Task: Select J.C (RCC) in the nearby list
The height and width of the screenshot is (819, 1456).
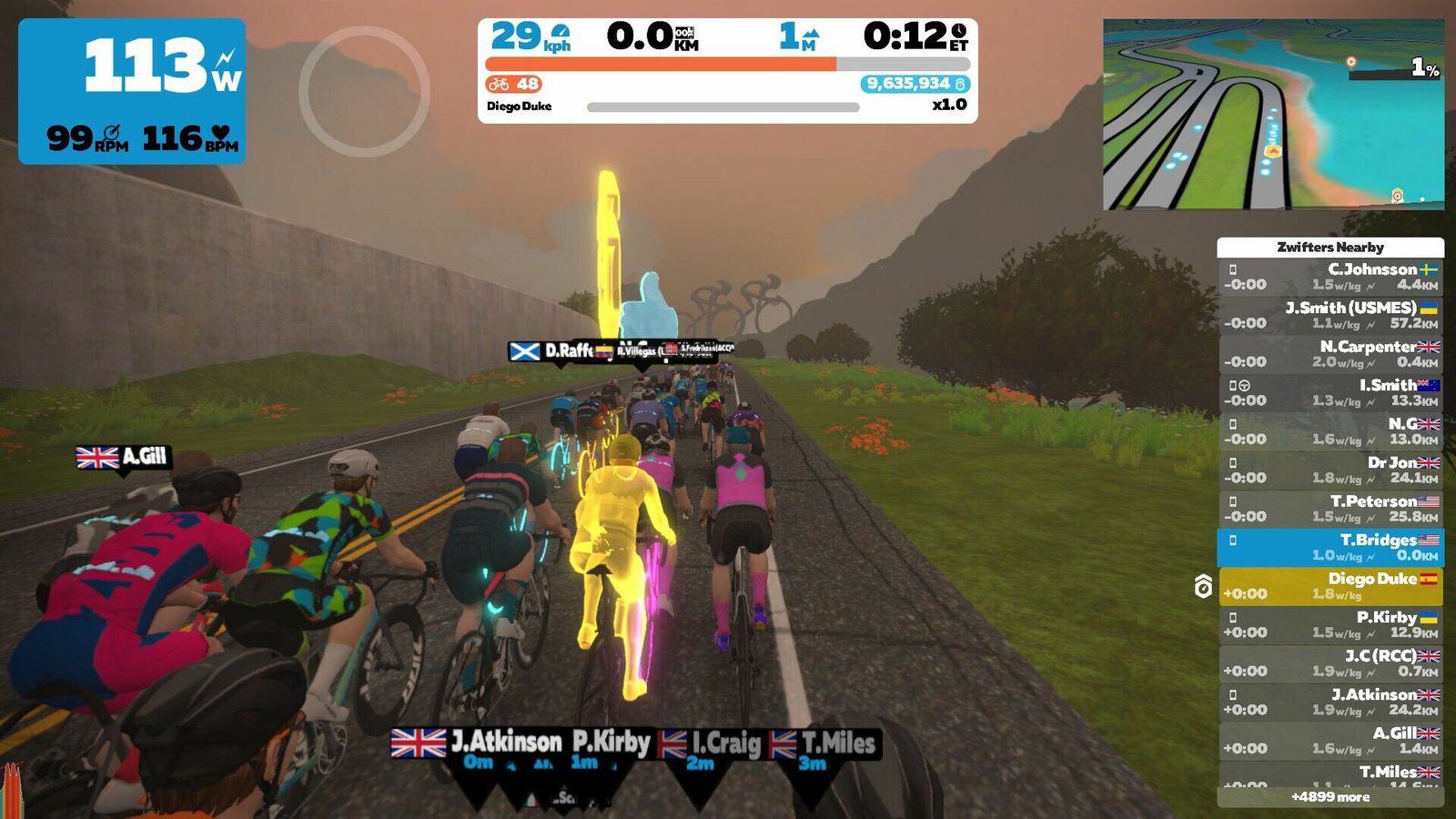Action: pyautogui.click(x=1330, y=663)
